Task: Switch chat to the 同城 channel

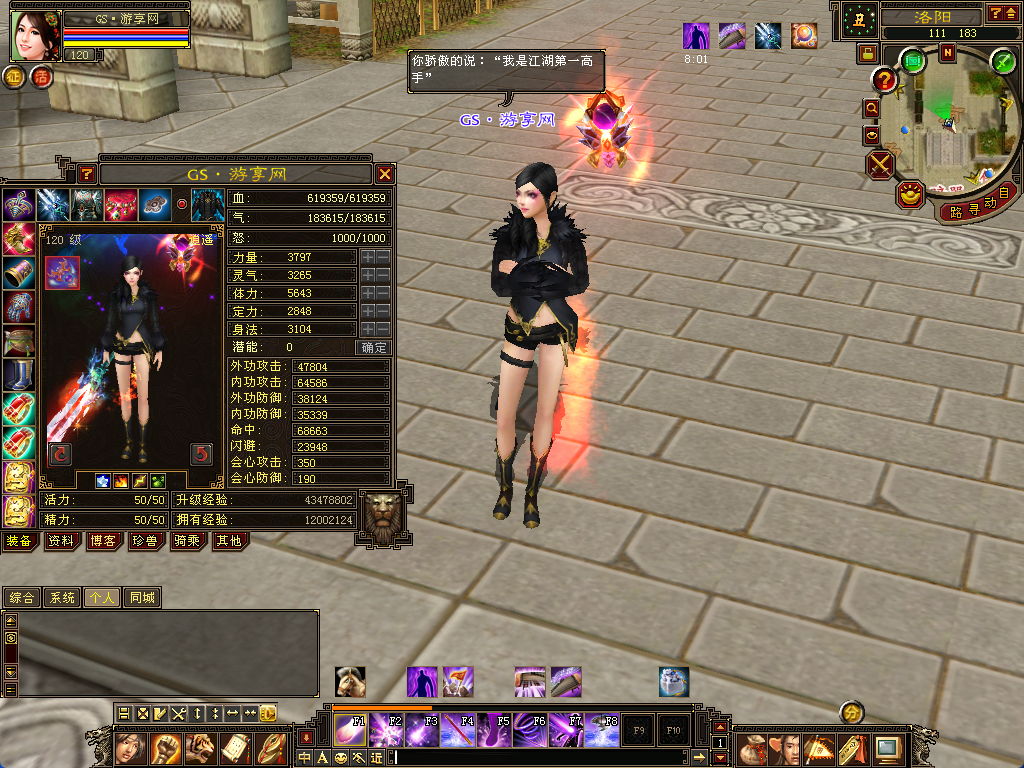Action: pos(143,598)
